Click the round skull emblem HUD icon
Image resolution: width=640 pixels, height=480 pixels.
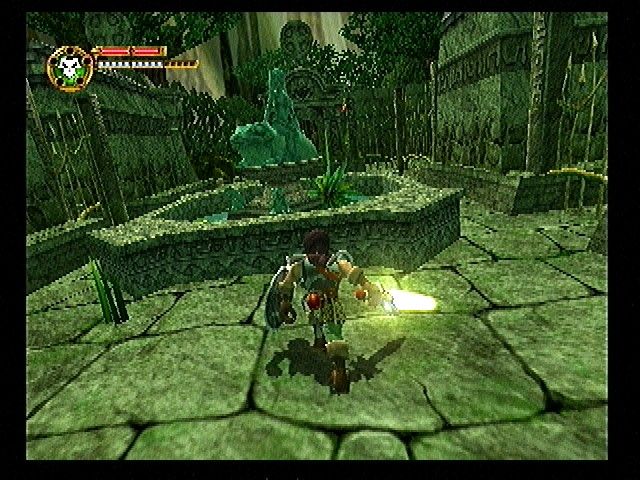(69, 66)
